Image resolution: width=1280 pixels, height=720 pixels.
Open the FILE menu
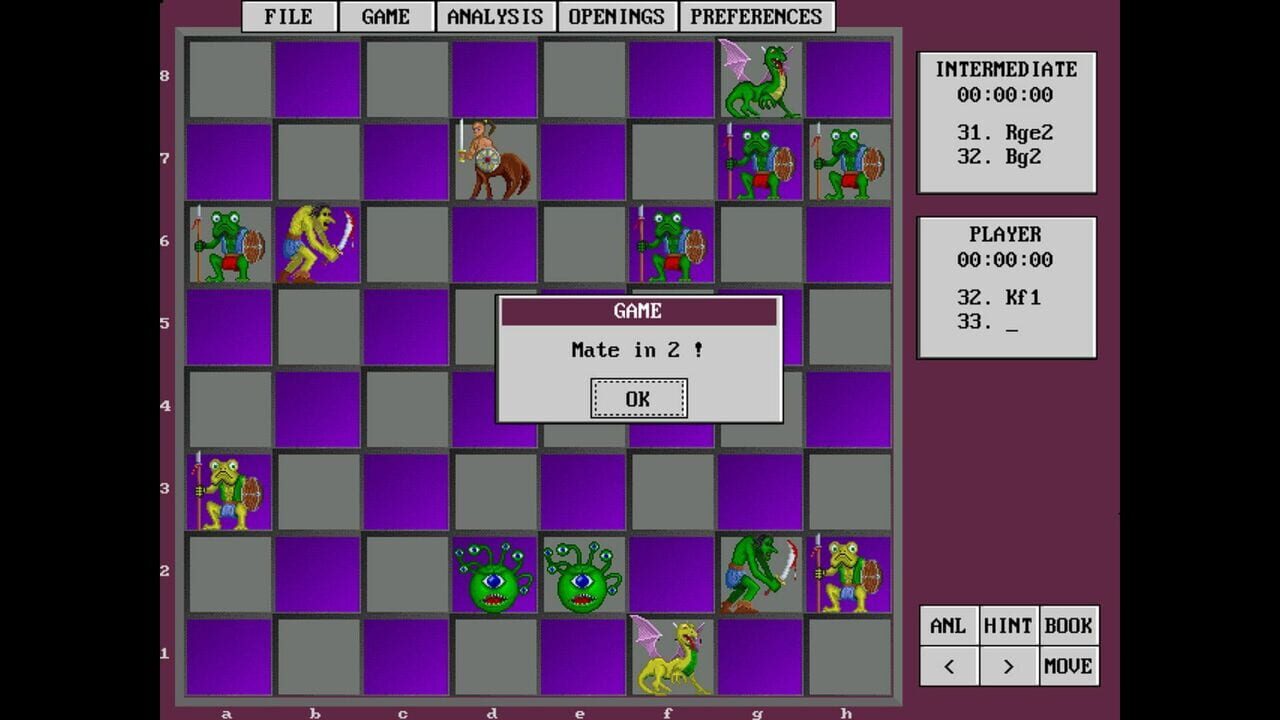click(x=287, y=16)
